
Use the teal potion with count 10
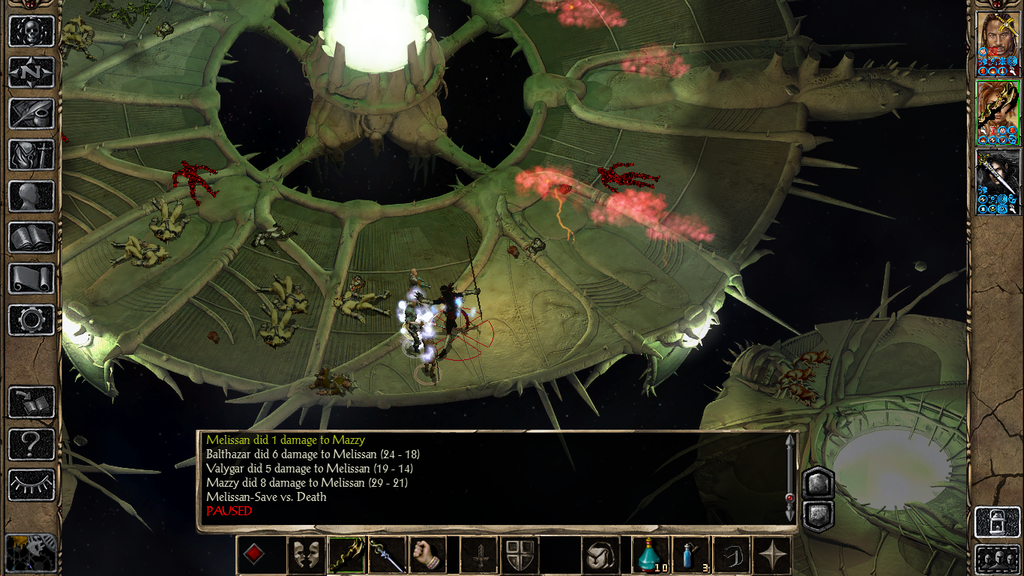click(650, 555)
